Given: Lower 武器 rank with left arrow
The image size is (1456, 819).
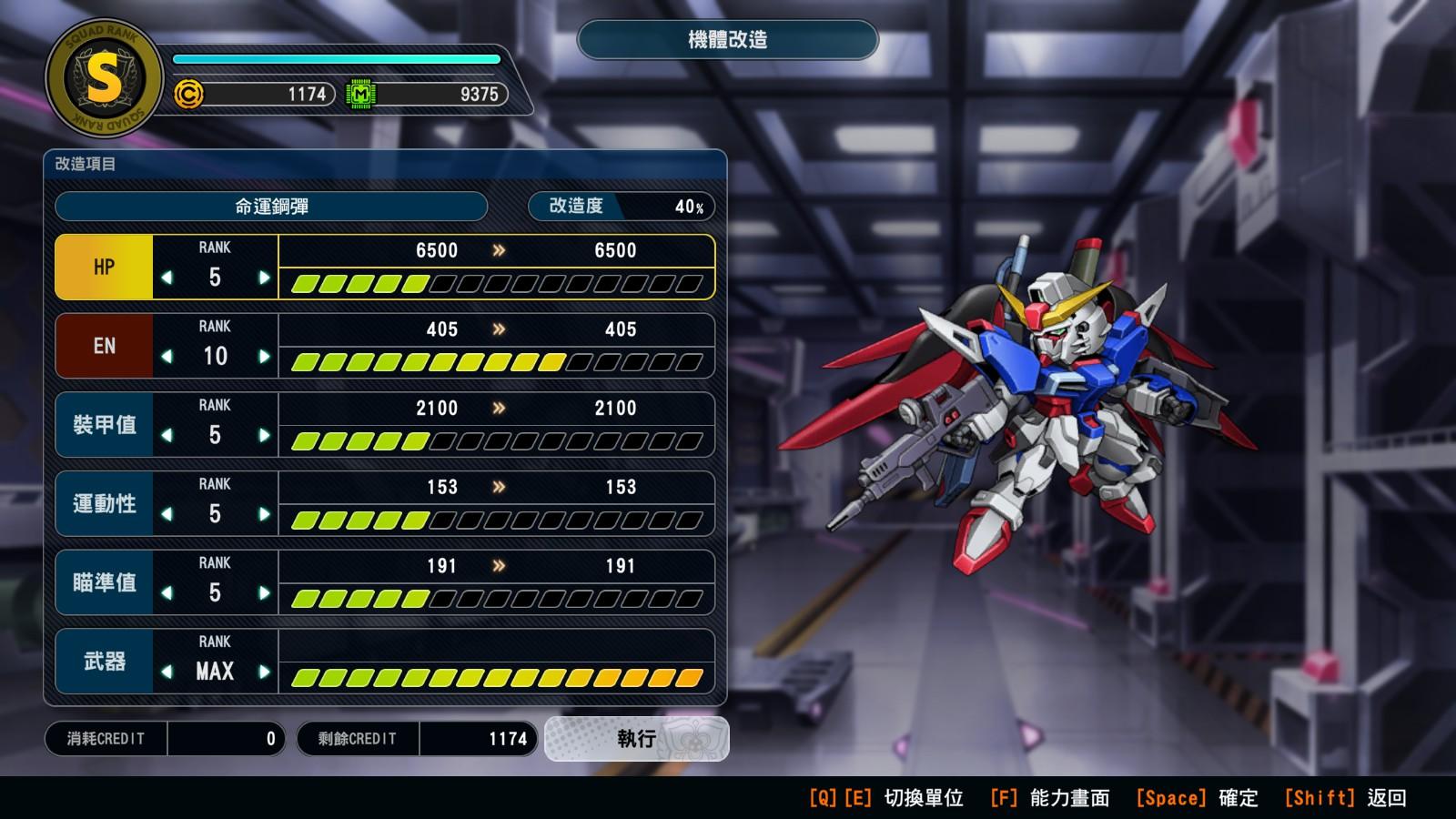Looking at the screenshot, I should pyautogui.click(x=167, y=672).
